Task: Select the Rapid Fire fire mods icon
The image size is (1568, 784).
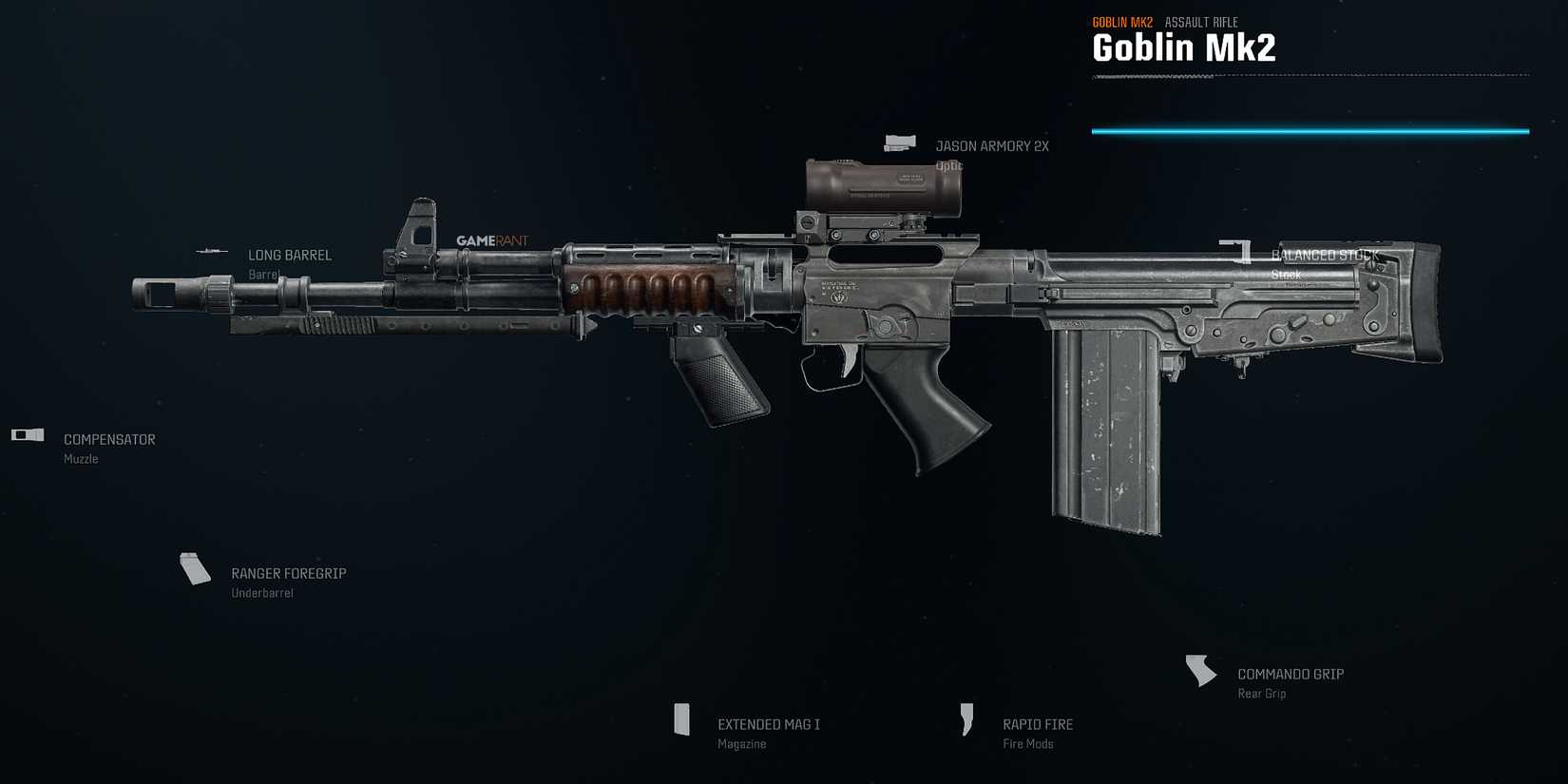Action: click(x=967, y=720)
